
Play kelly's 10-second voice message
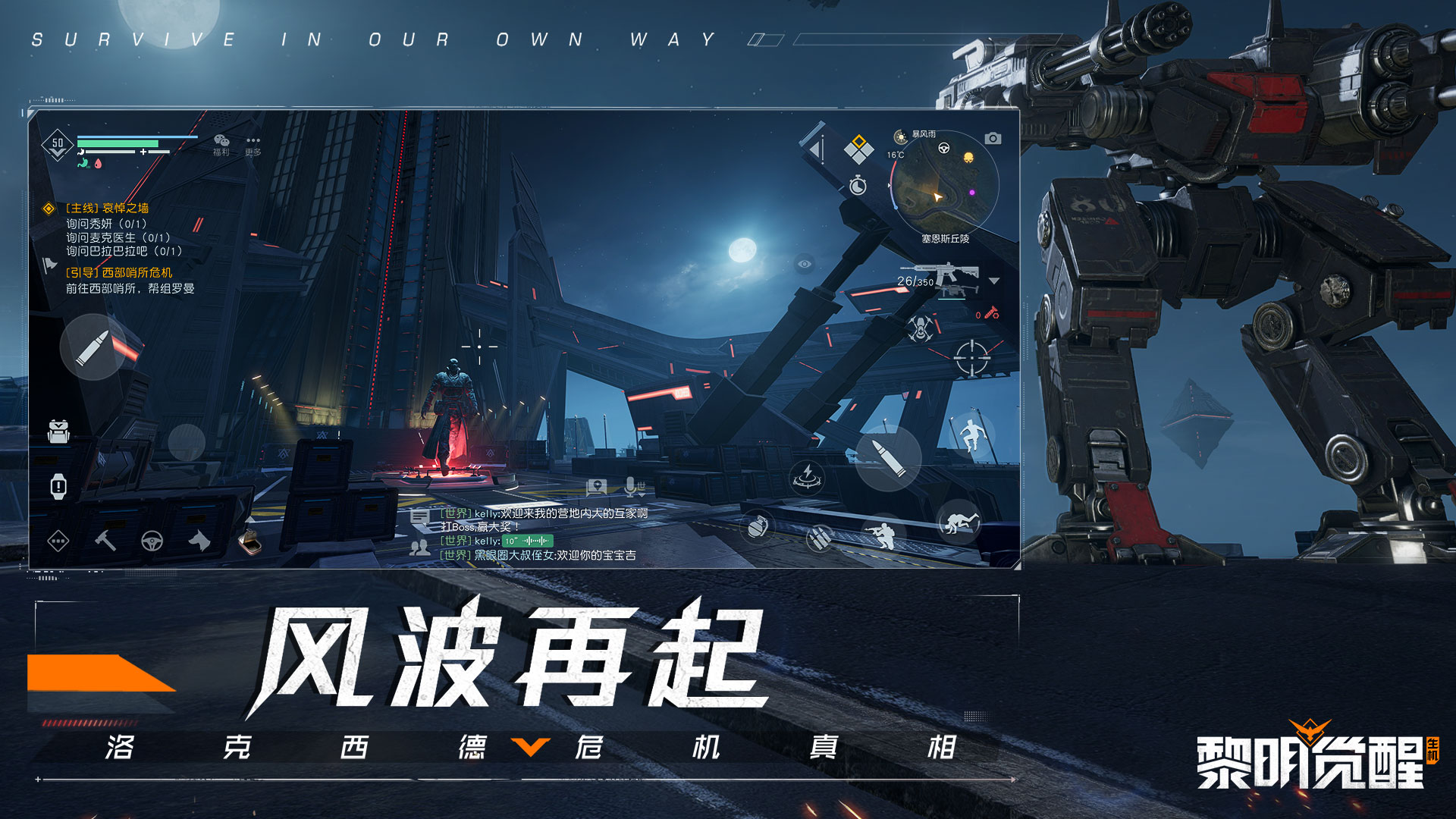(528, 542)
